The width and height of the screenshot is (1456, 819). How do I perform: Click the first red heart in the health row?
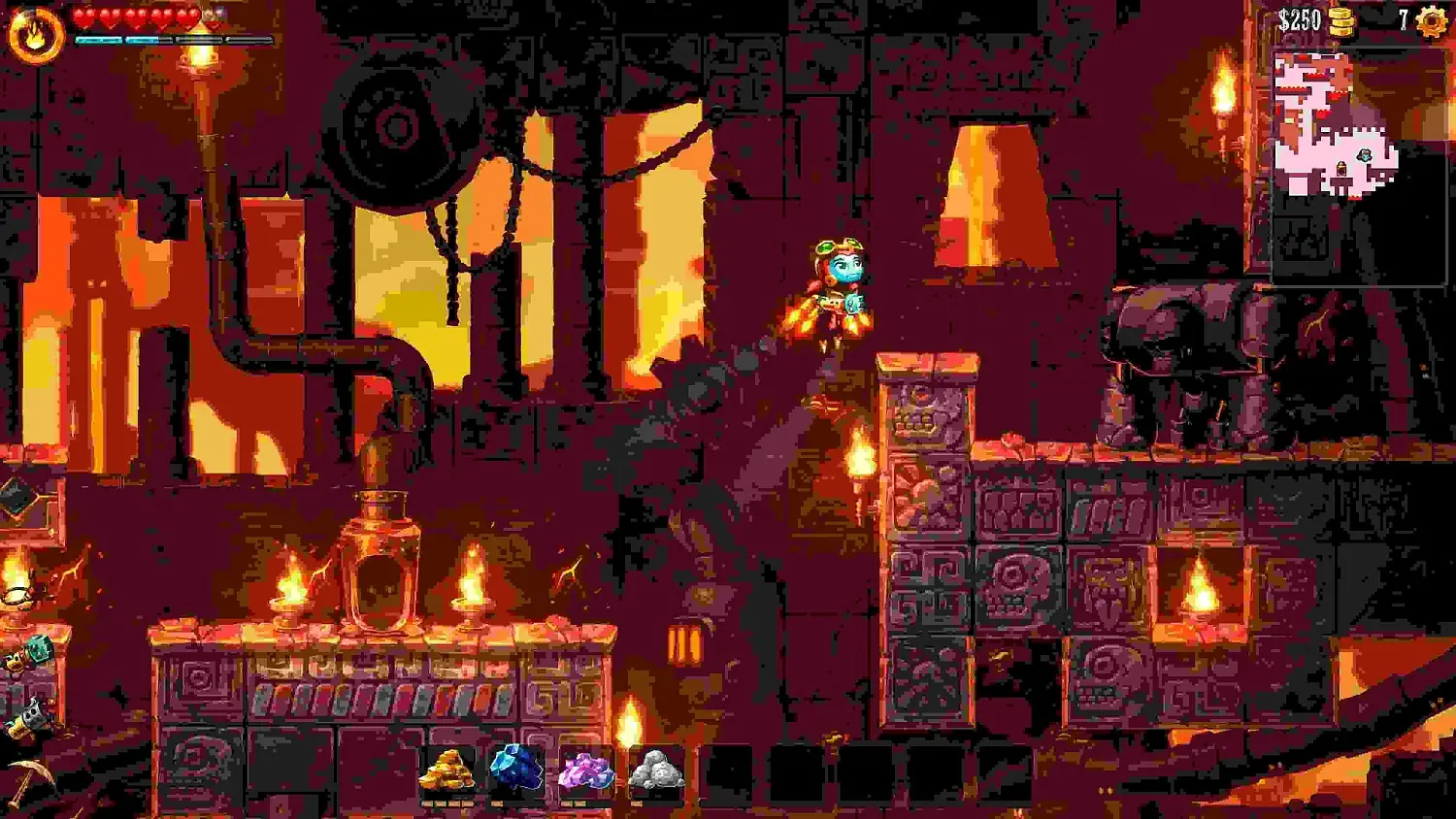tap(85, 16)
